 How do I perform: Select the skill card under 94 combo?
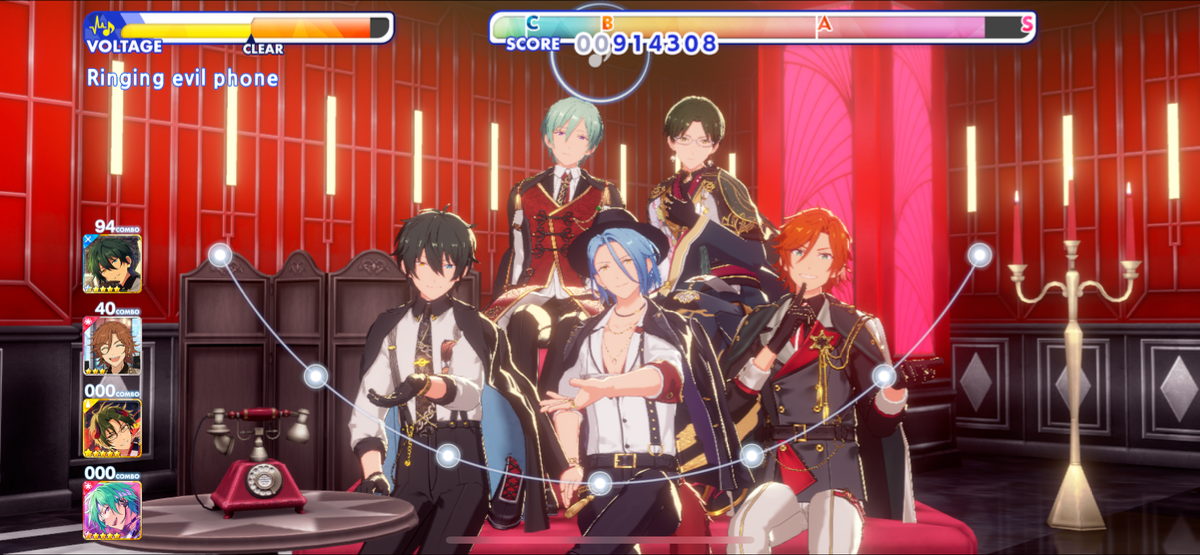click(112, 263)
